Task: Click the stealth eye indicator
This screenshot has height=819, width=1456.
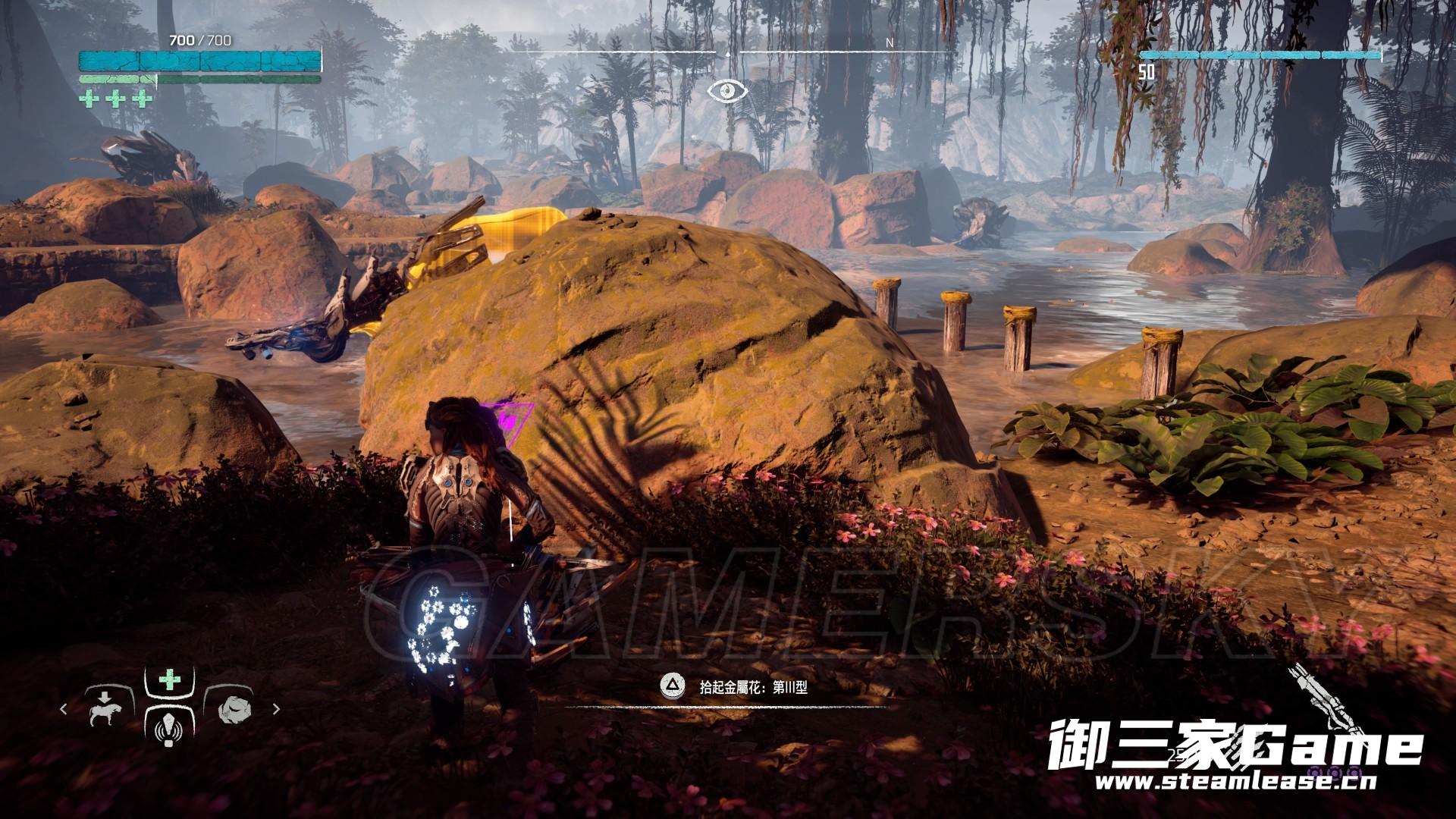Action: (728, 91)
